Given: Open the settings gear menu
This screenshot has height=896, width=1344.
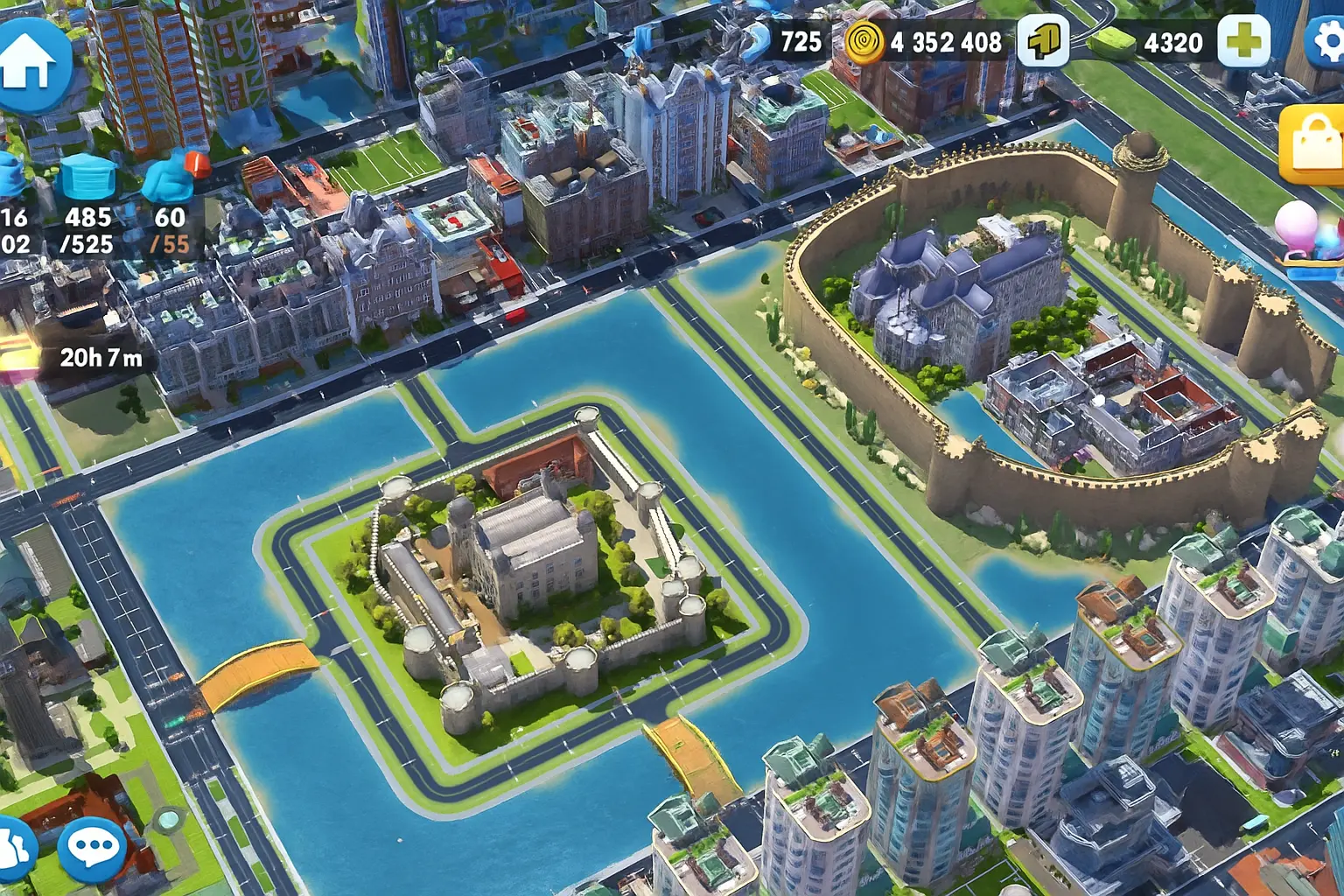Looking at the screenshot, I should pos(1328,41).
